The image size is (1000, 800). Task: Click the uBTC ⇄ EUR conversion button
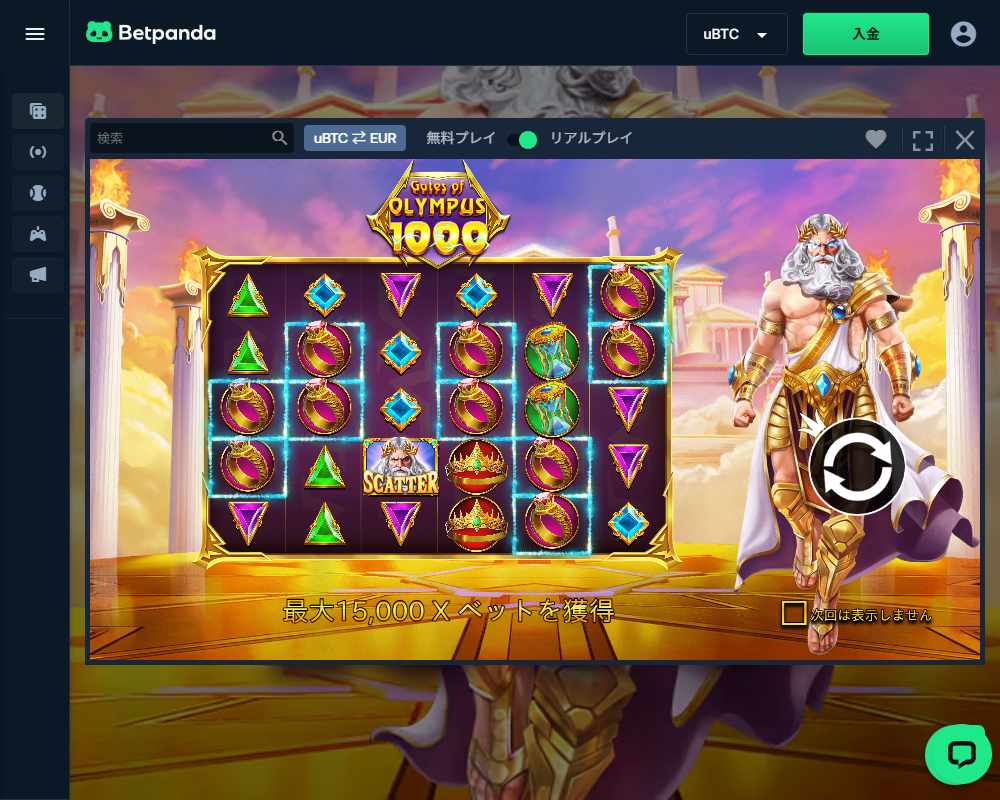pyautogui.click(x=355, y=138)
